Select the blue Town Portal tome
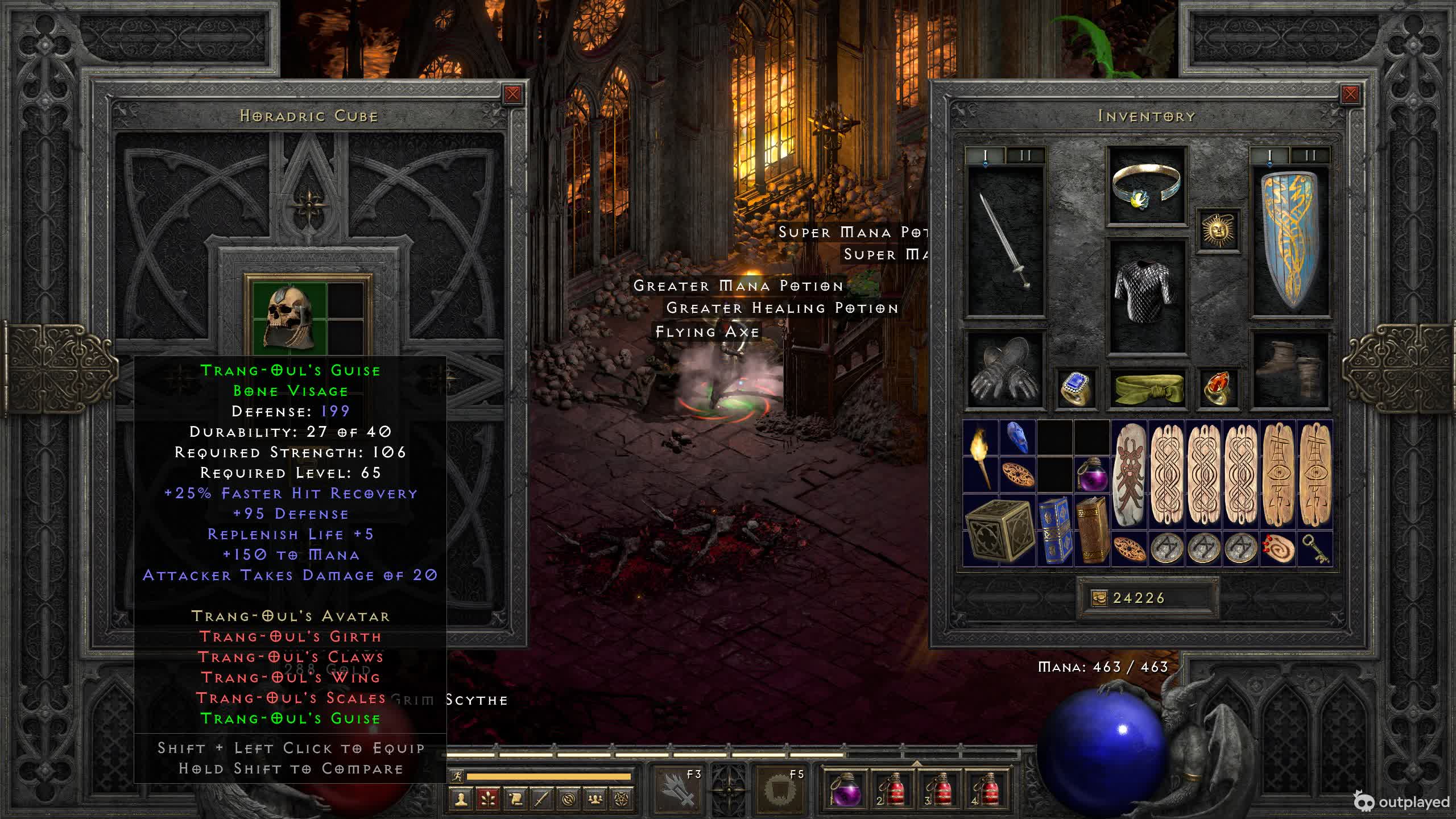1456x819 pixels. pos(1054,530)
